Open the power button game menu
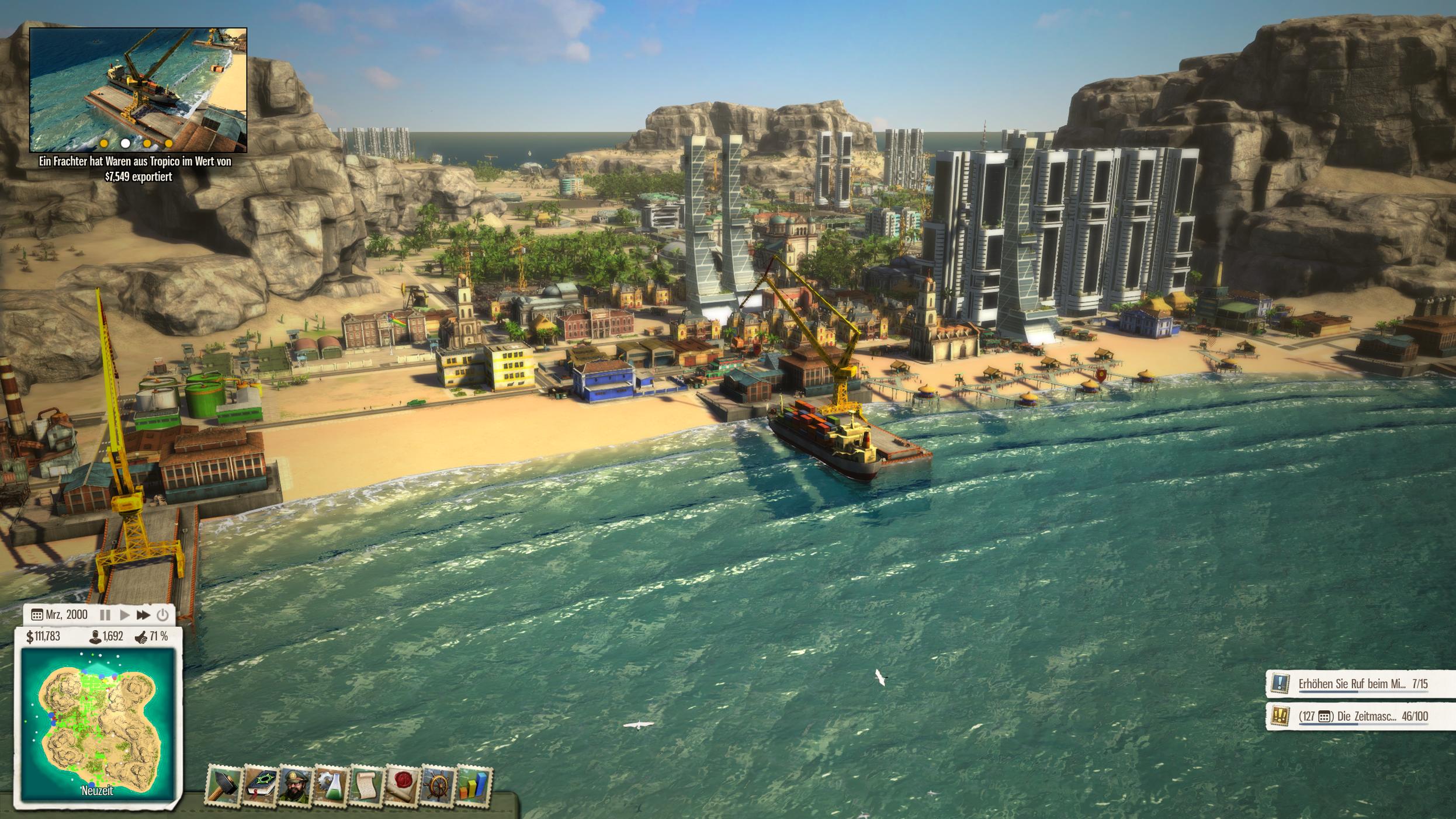This screenshot has height=819, width=1456. coord(162,615)
